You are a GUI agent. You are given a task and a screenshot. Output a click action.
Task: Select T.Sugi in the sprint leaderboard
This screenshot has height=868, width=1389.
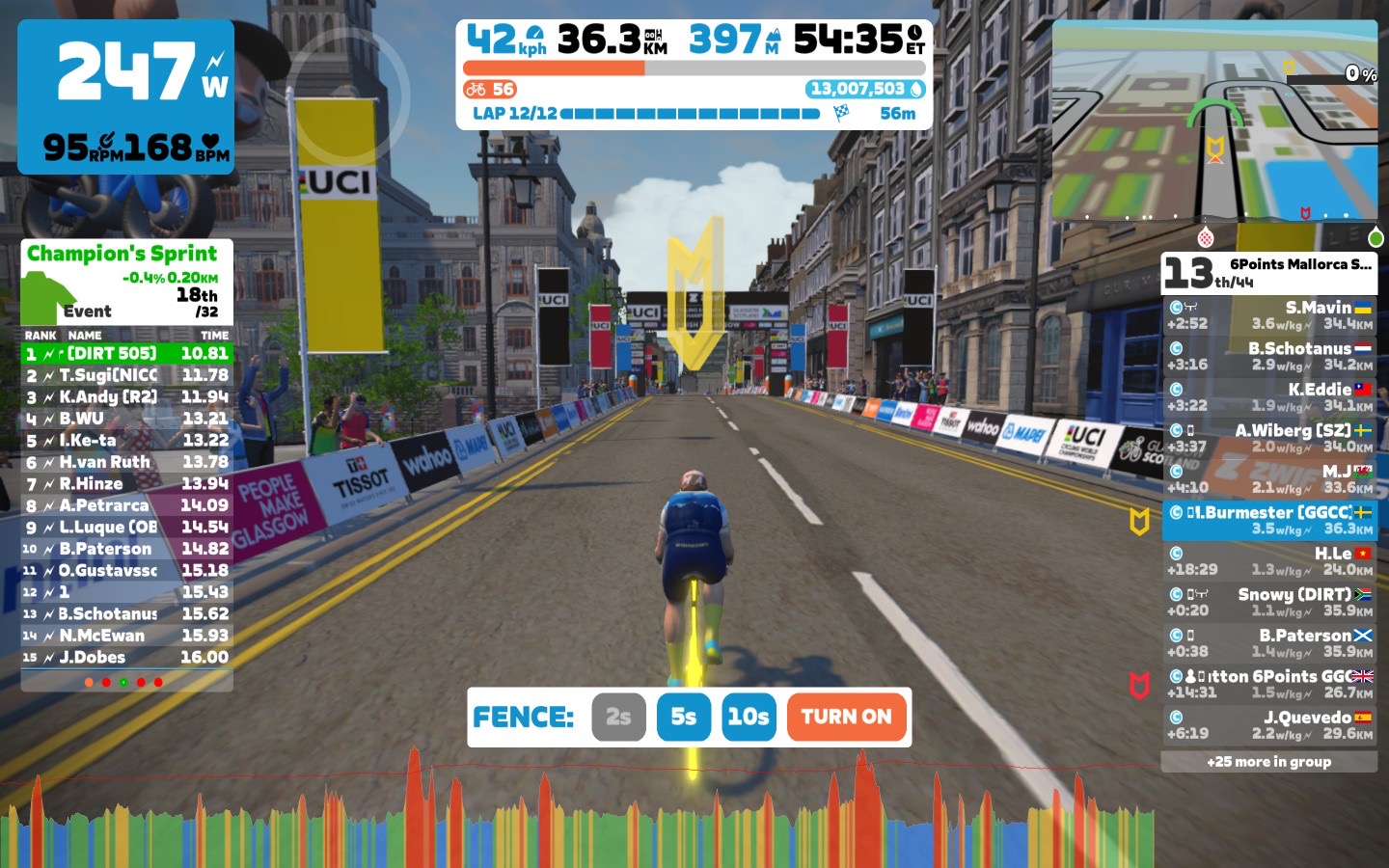[x=126, y=375]
